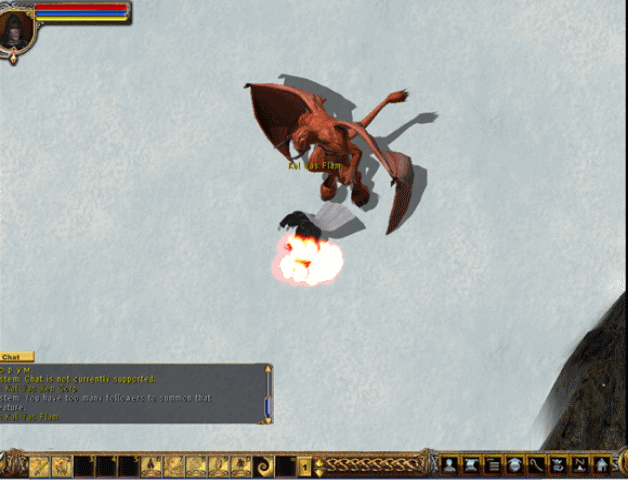
Task: Open the helmet icon menu button
Action: pyautogui.click(x=514, y=465)
